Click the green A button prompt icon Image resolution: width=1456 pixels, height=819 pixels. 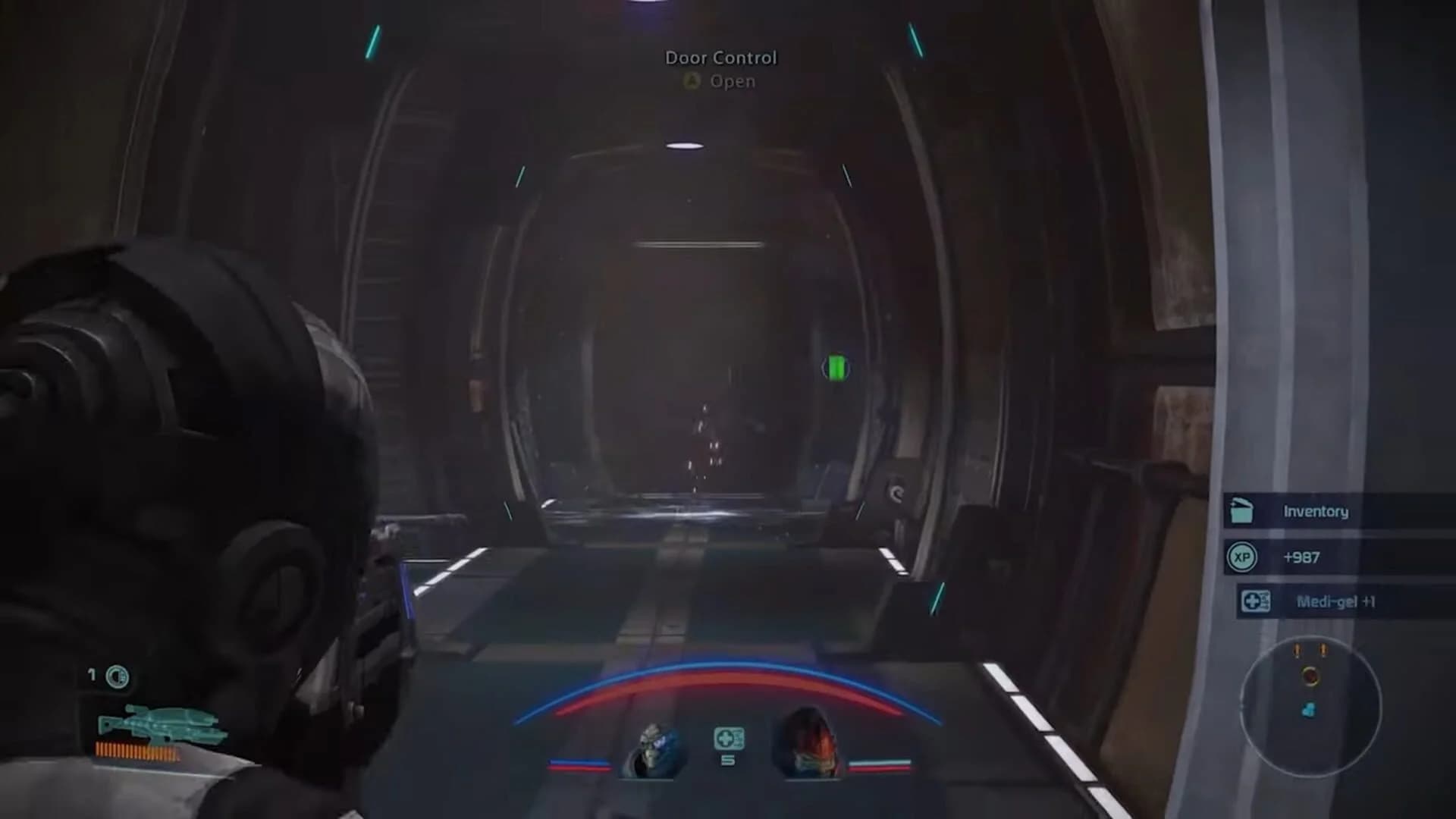(691, 82)
